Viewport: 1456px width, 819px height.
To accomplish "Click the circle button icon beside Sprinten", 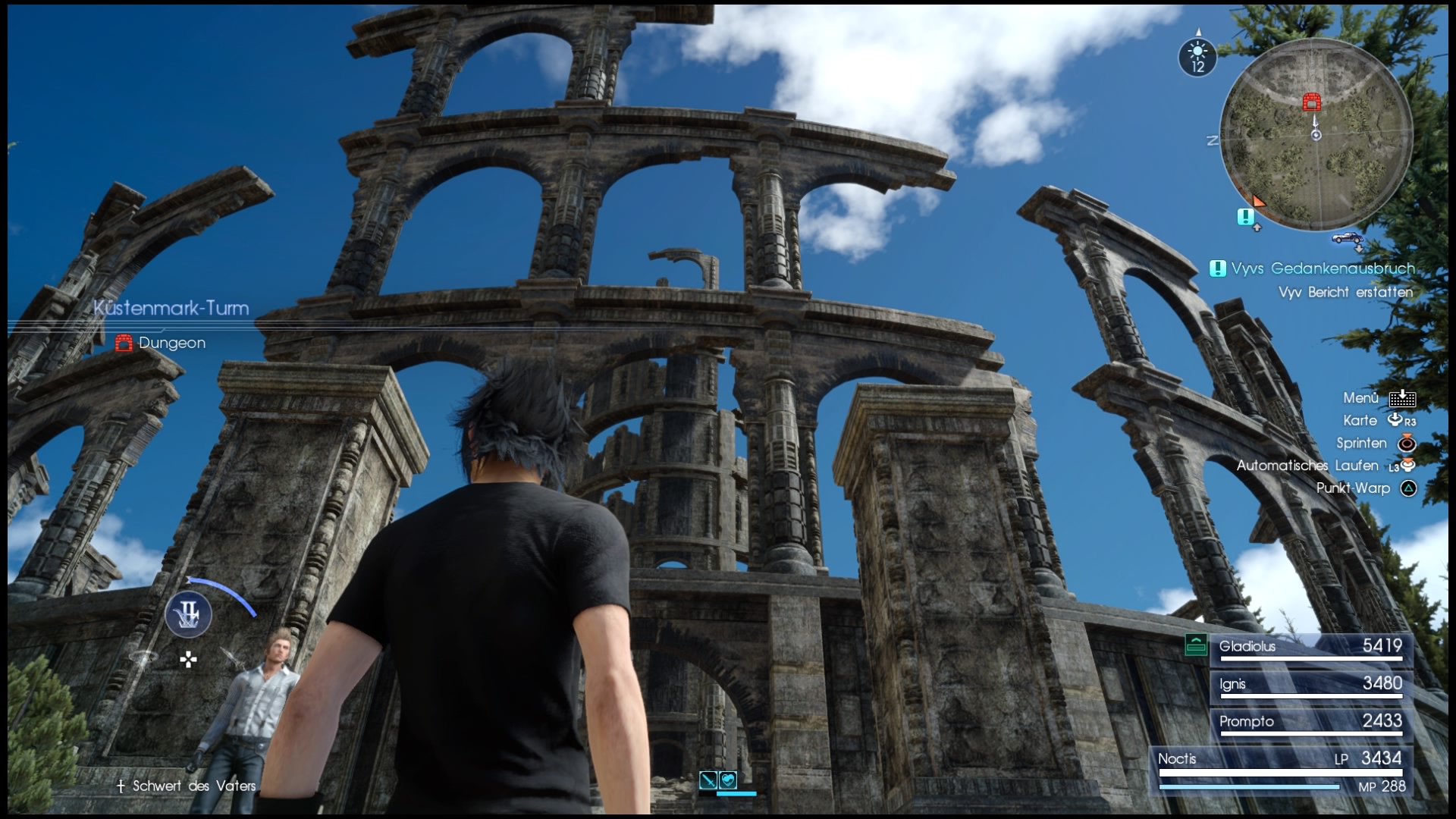I will (x=1407, y=444).
